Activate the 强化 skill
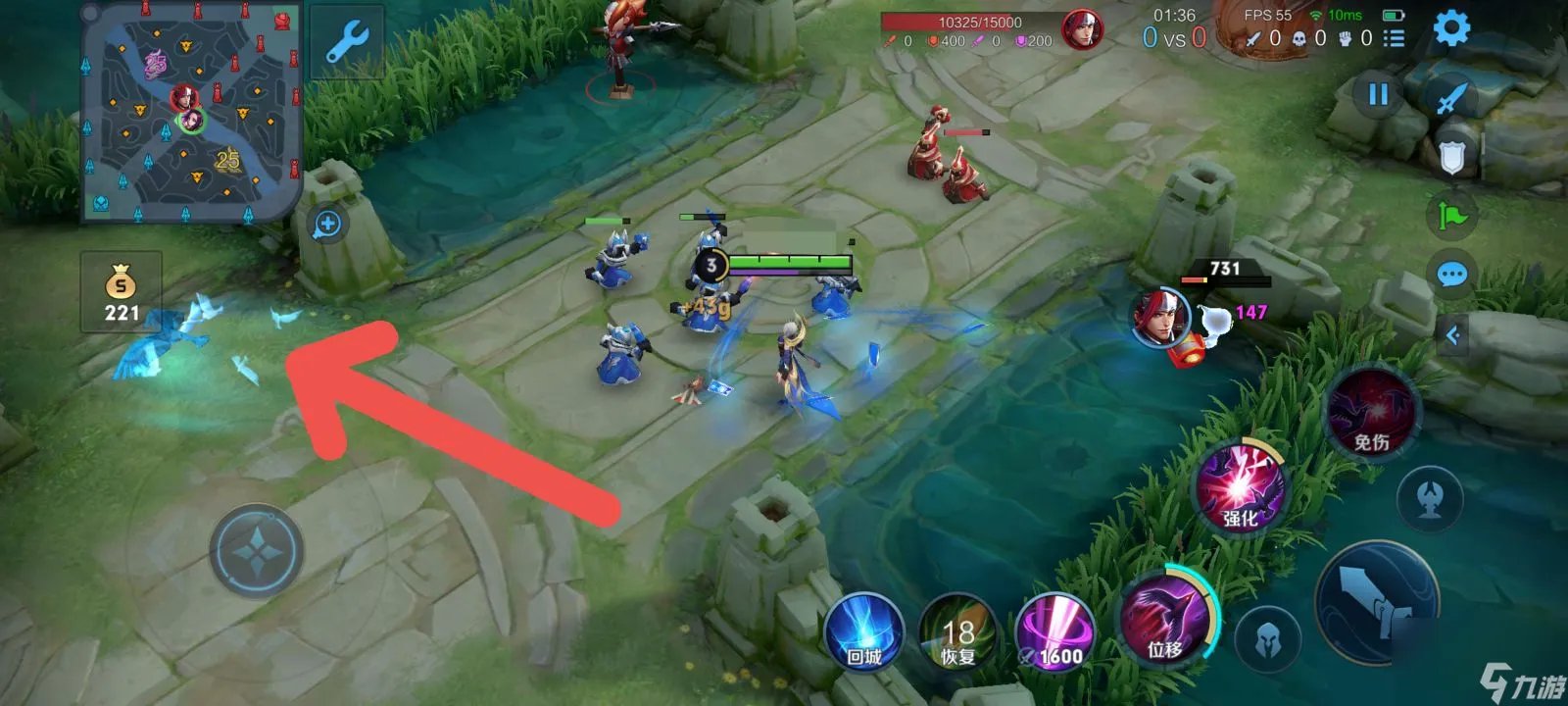Image resolution: width=1568 pixels, height=706 pixels. click(1240, 487)
